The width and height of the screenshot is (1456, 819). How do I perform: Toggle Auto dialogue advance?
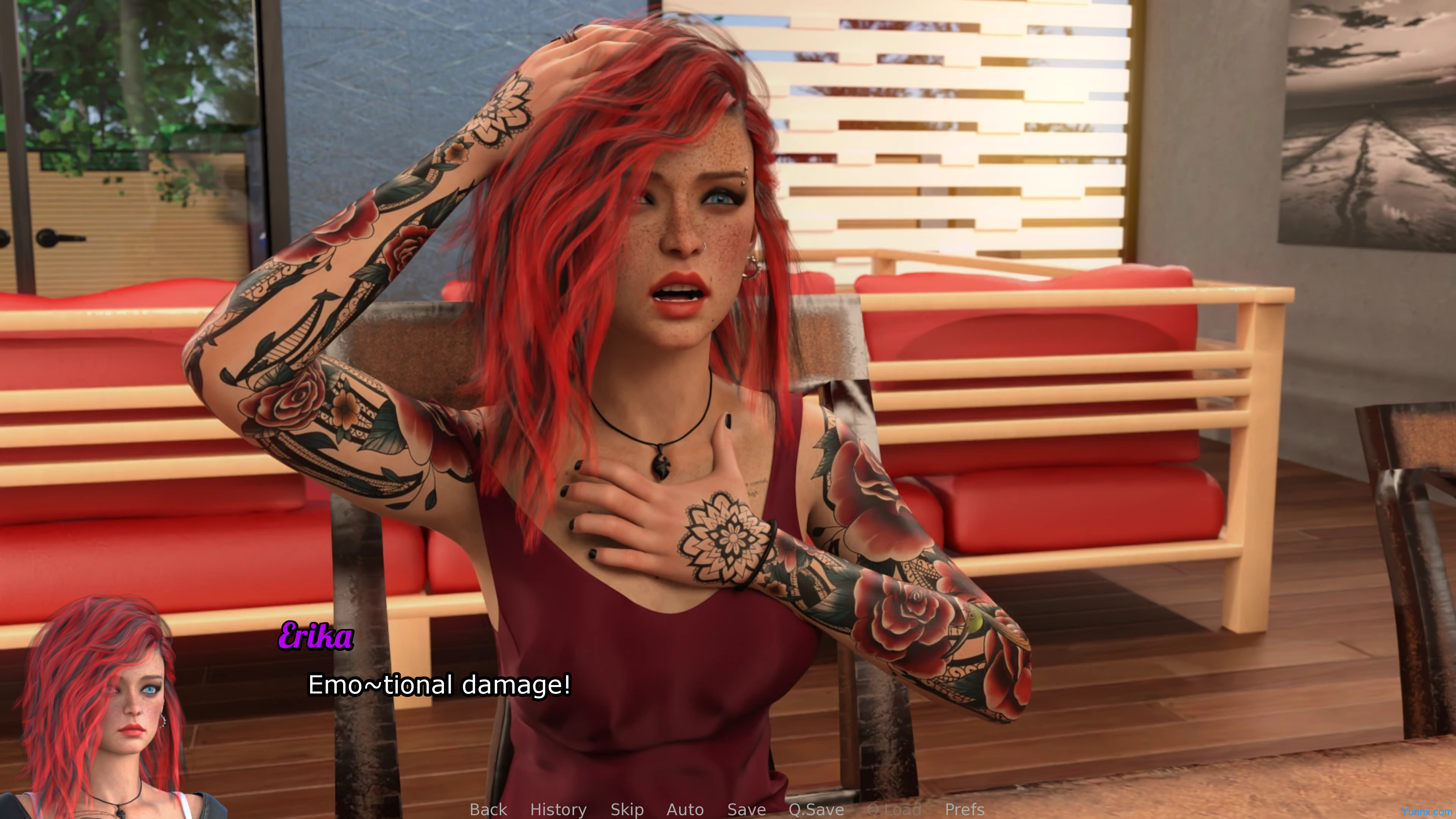click(x=685, y=810)
